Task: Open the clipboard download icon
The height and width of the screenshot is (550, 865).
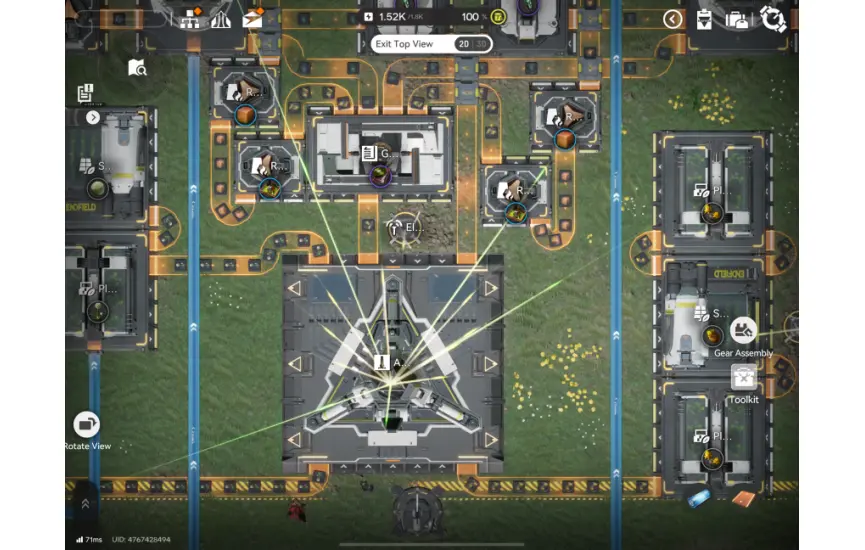Action: [x=704, y=19]
